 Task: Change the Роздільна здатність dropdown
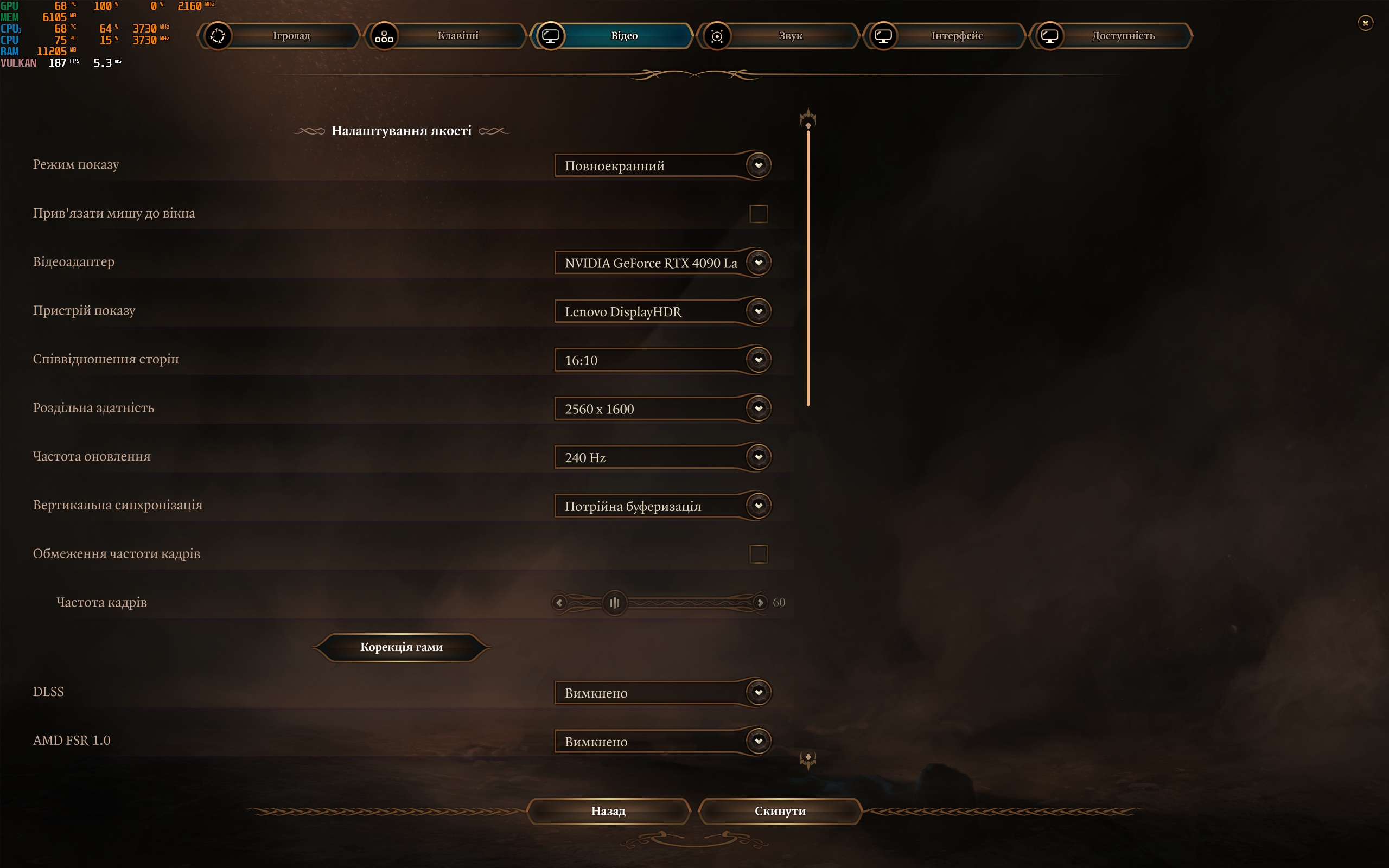[x=662, y=409]
